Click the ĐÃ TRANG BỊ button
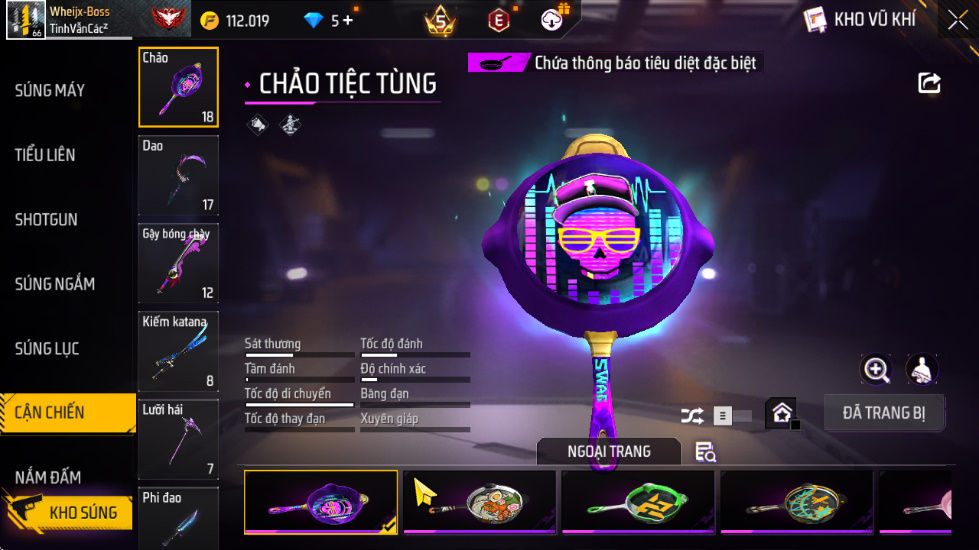This screenshot has width=979, height=550. (884, 413)
